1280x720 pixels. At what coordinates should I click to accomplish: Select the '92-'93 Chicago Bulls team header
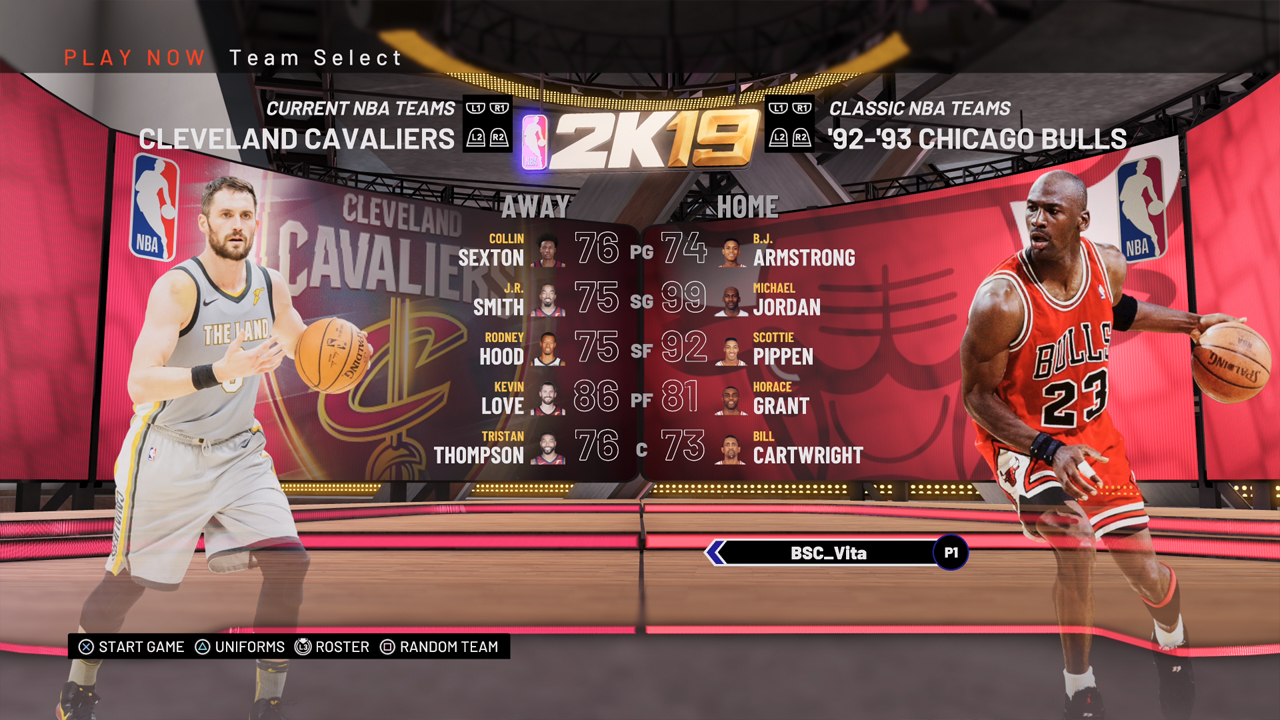click(977, 138)
